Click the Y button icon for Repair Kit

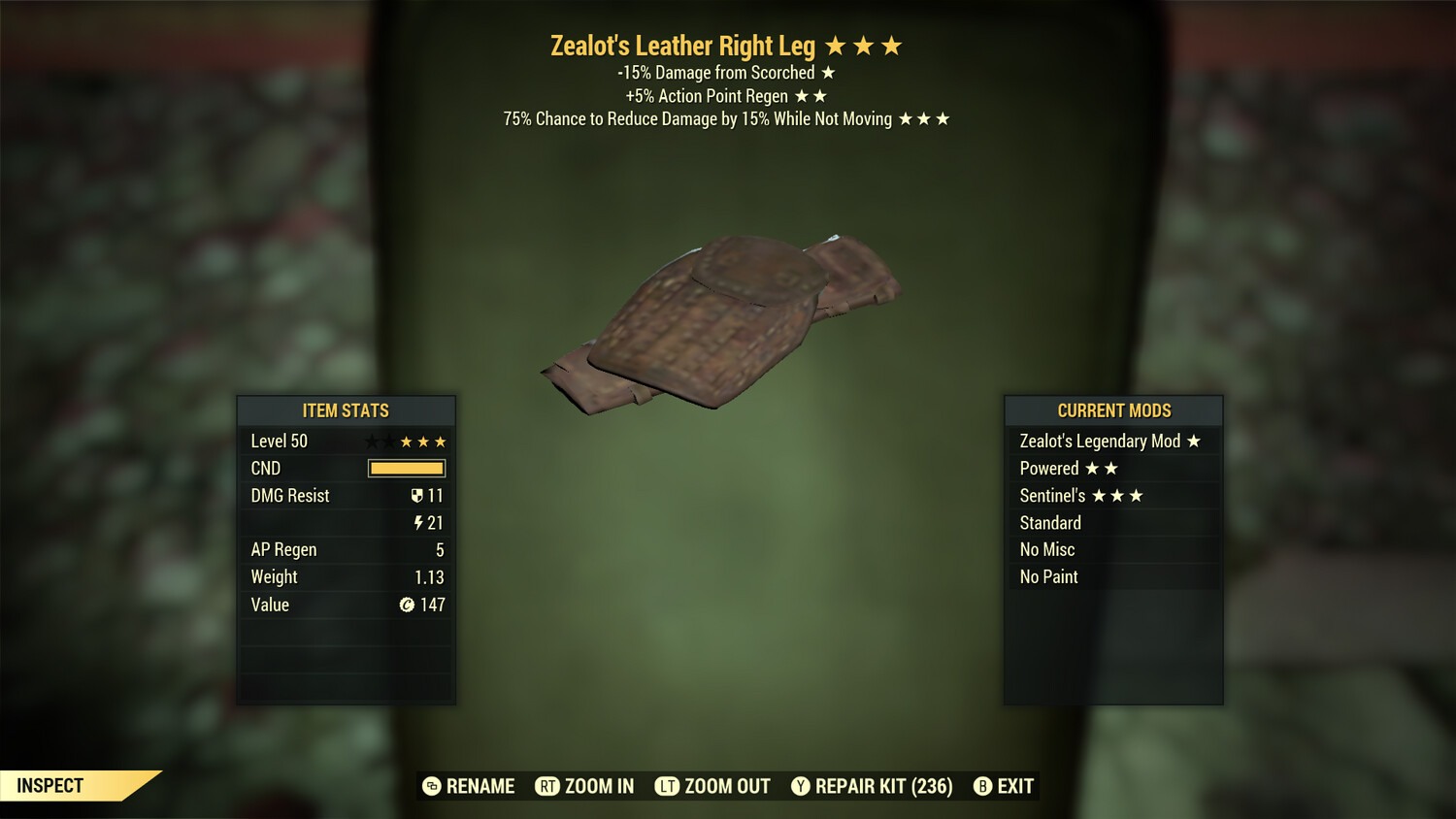(x=802, y=786)
